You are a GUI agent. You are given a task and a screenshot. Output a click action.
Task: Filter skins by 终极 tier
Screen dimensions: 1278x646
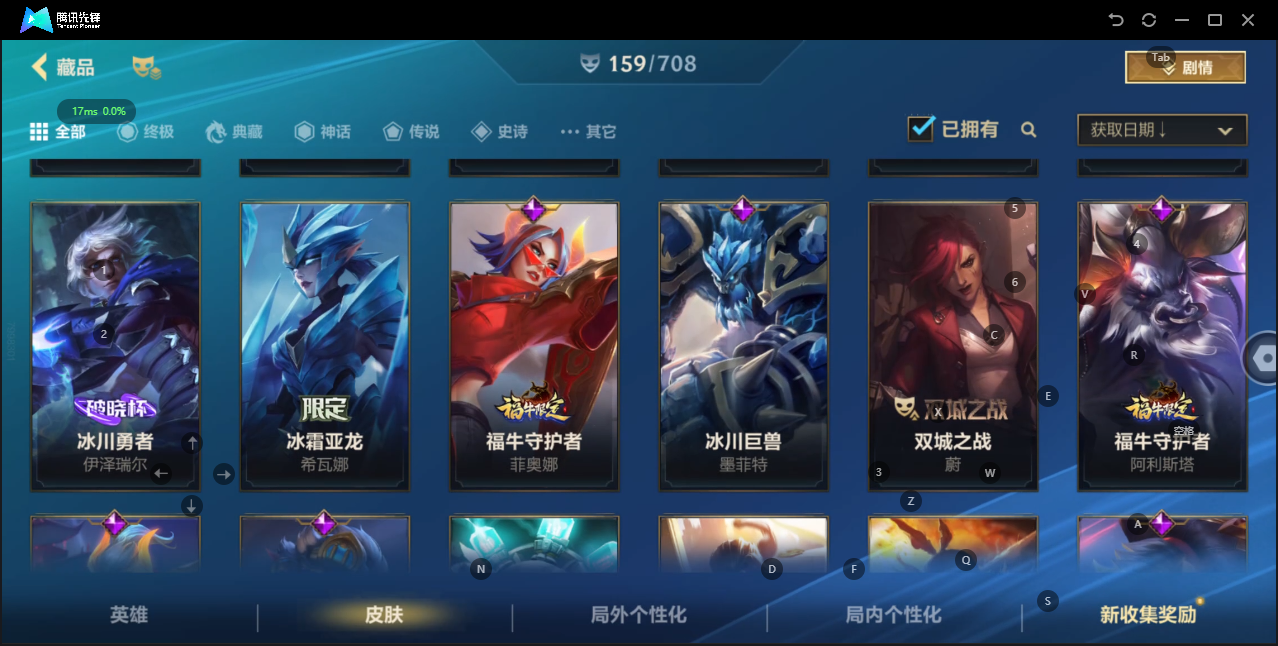pyautogui.click(x=146, y=131)
